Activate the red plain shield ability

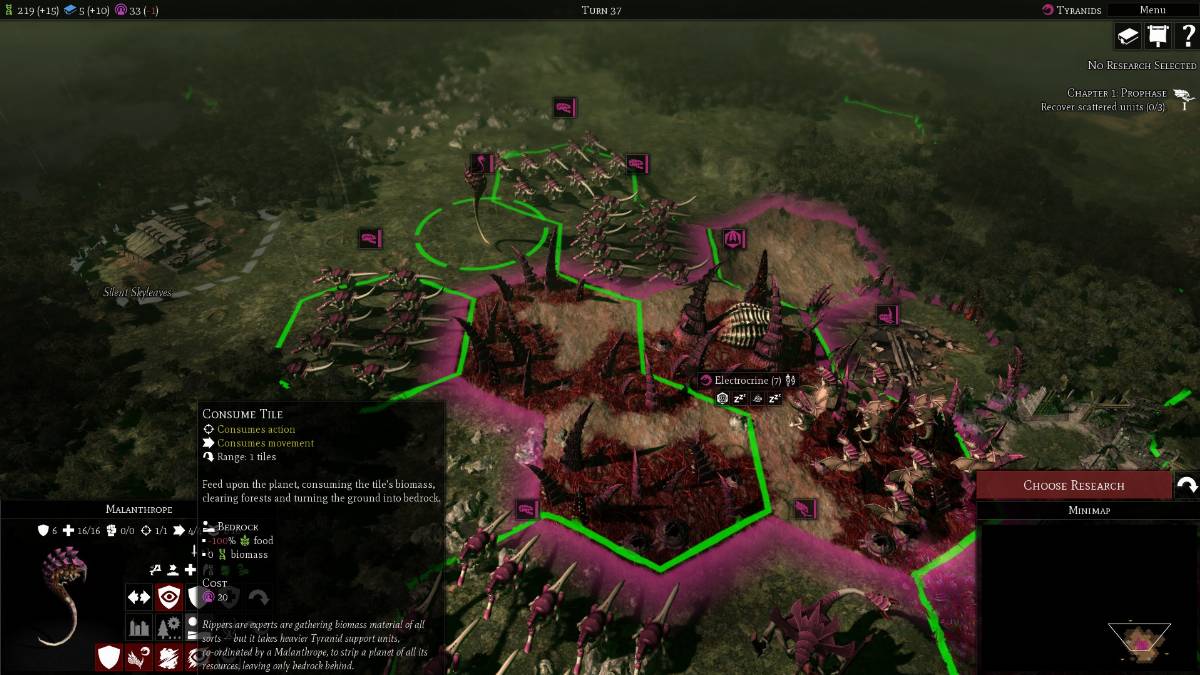[x=109, y=657]
